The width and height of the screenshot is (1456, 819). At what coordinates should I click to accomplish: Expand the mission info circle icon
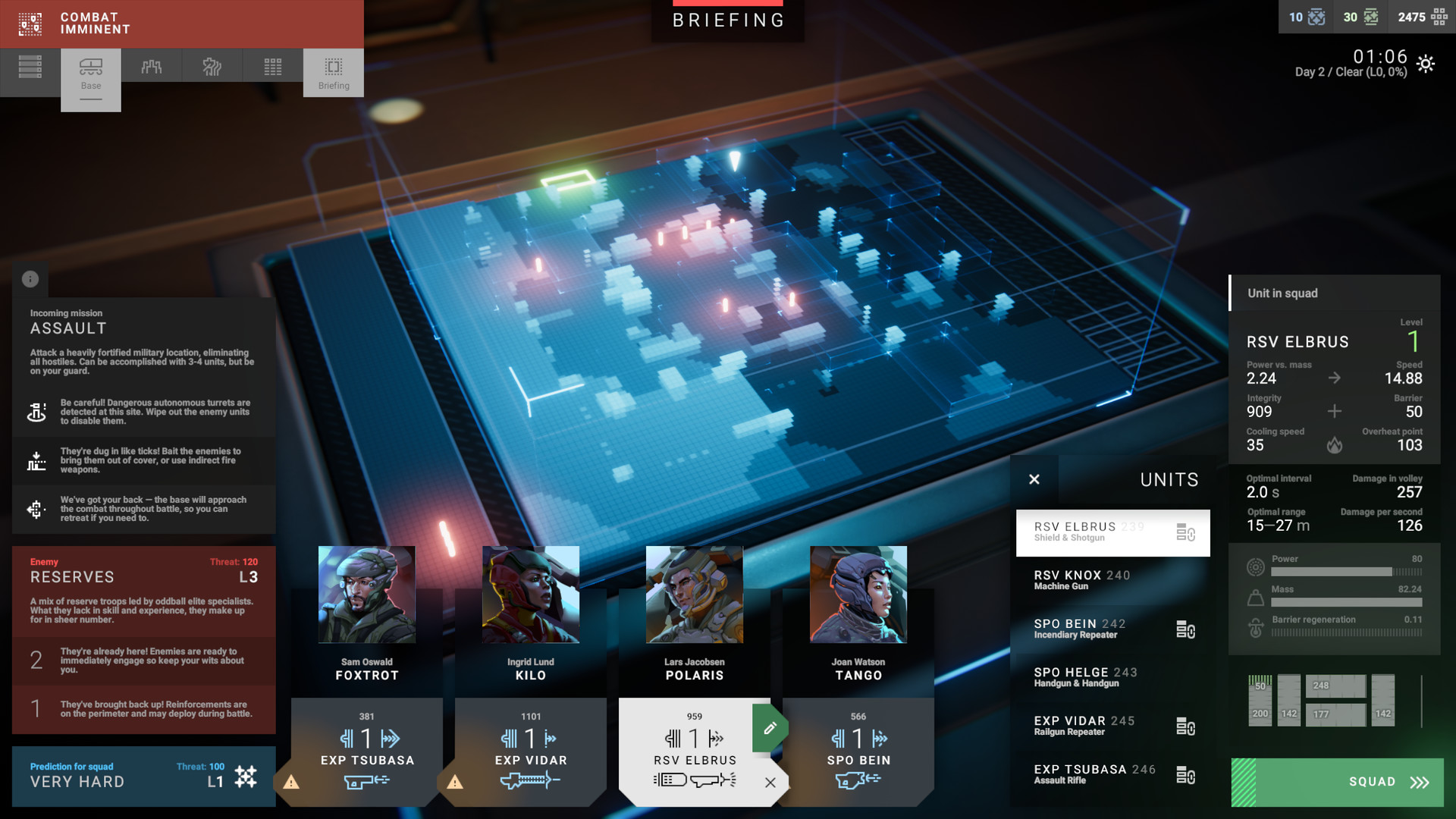(30, 278)
